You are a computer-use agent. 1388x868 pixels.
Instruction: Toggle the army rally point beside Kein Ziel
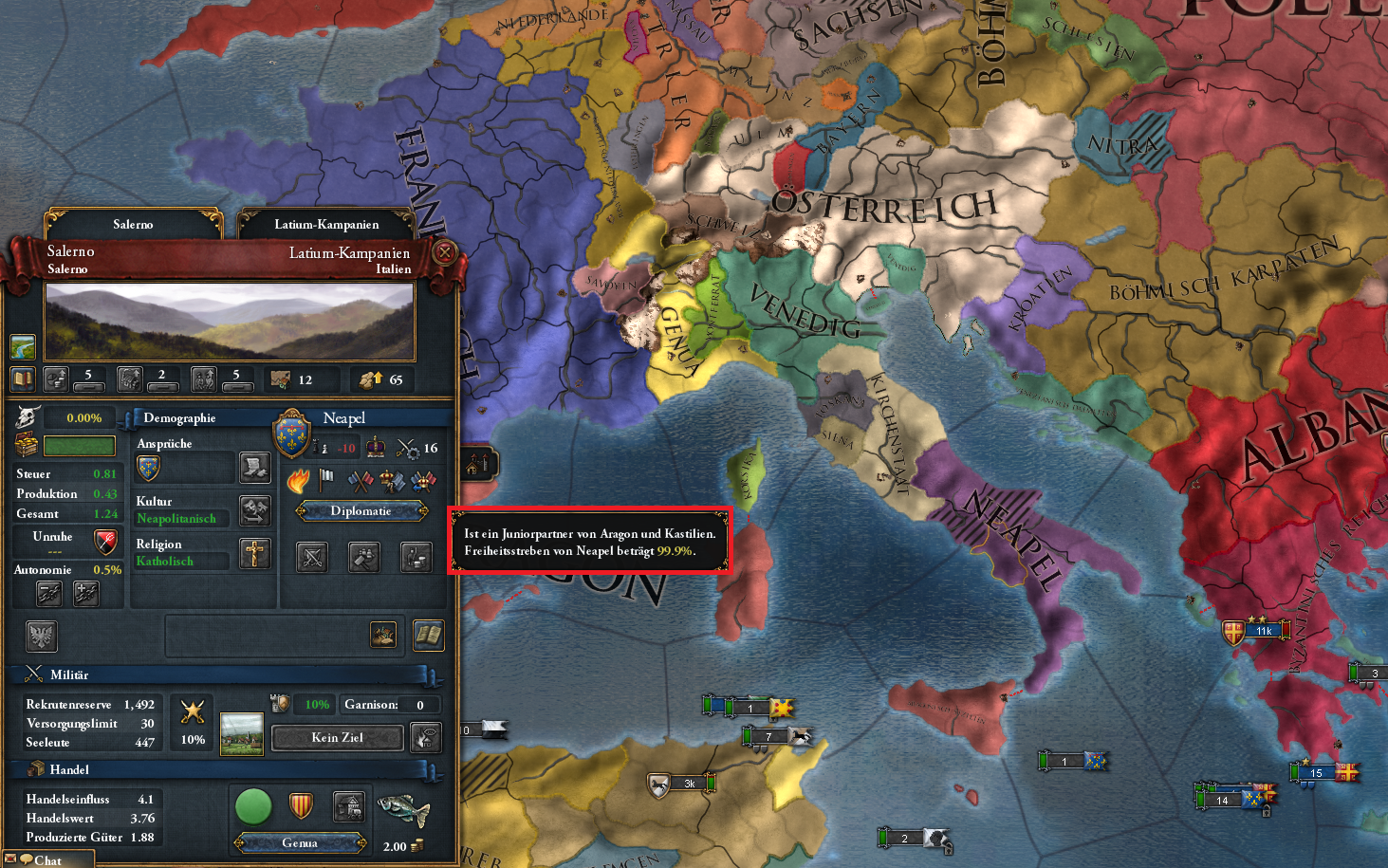click(x=425, y=737)
